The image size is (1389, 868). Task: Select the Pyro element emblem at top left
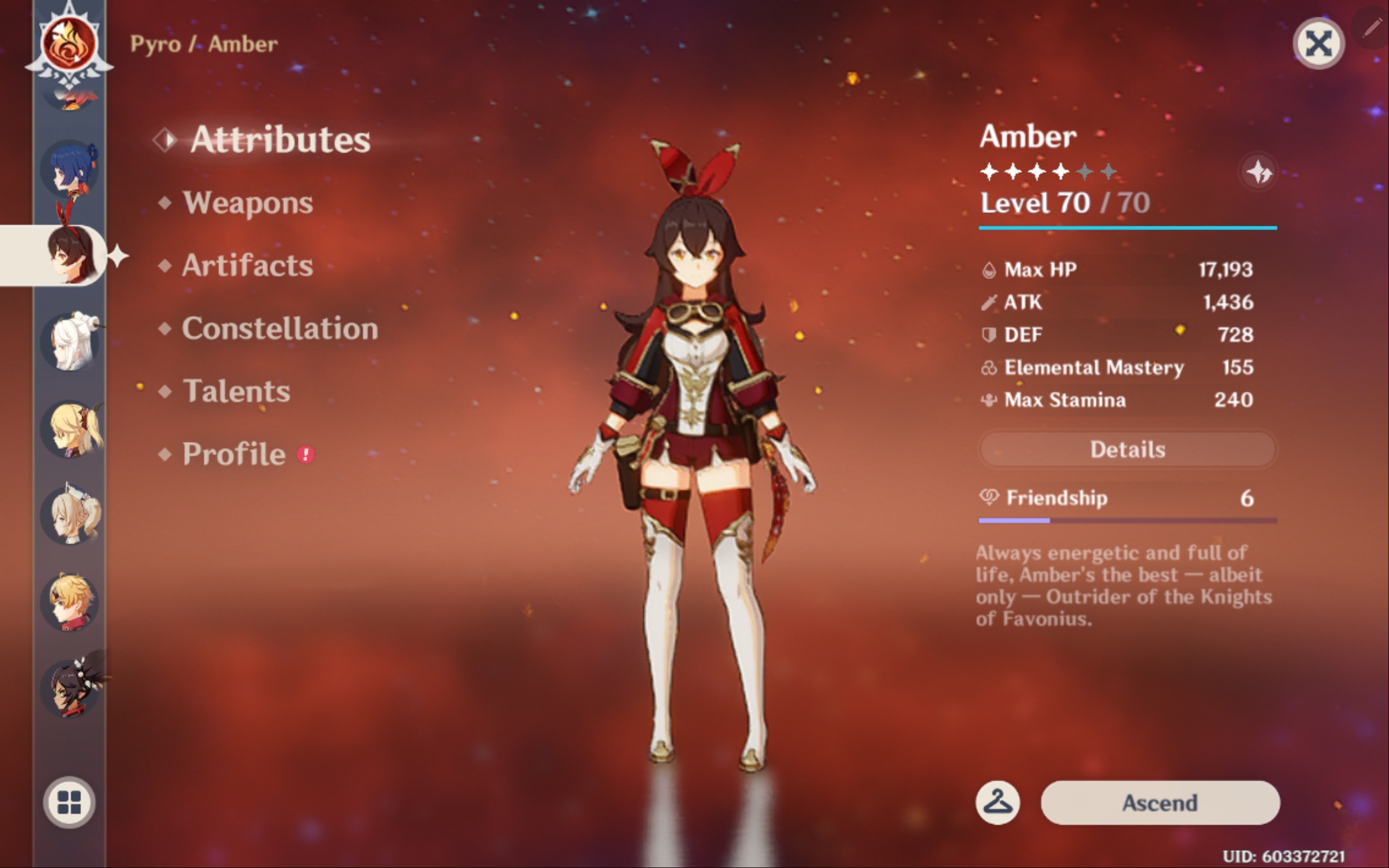pos(69,43)
